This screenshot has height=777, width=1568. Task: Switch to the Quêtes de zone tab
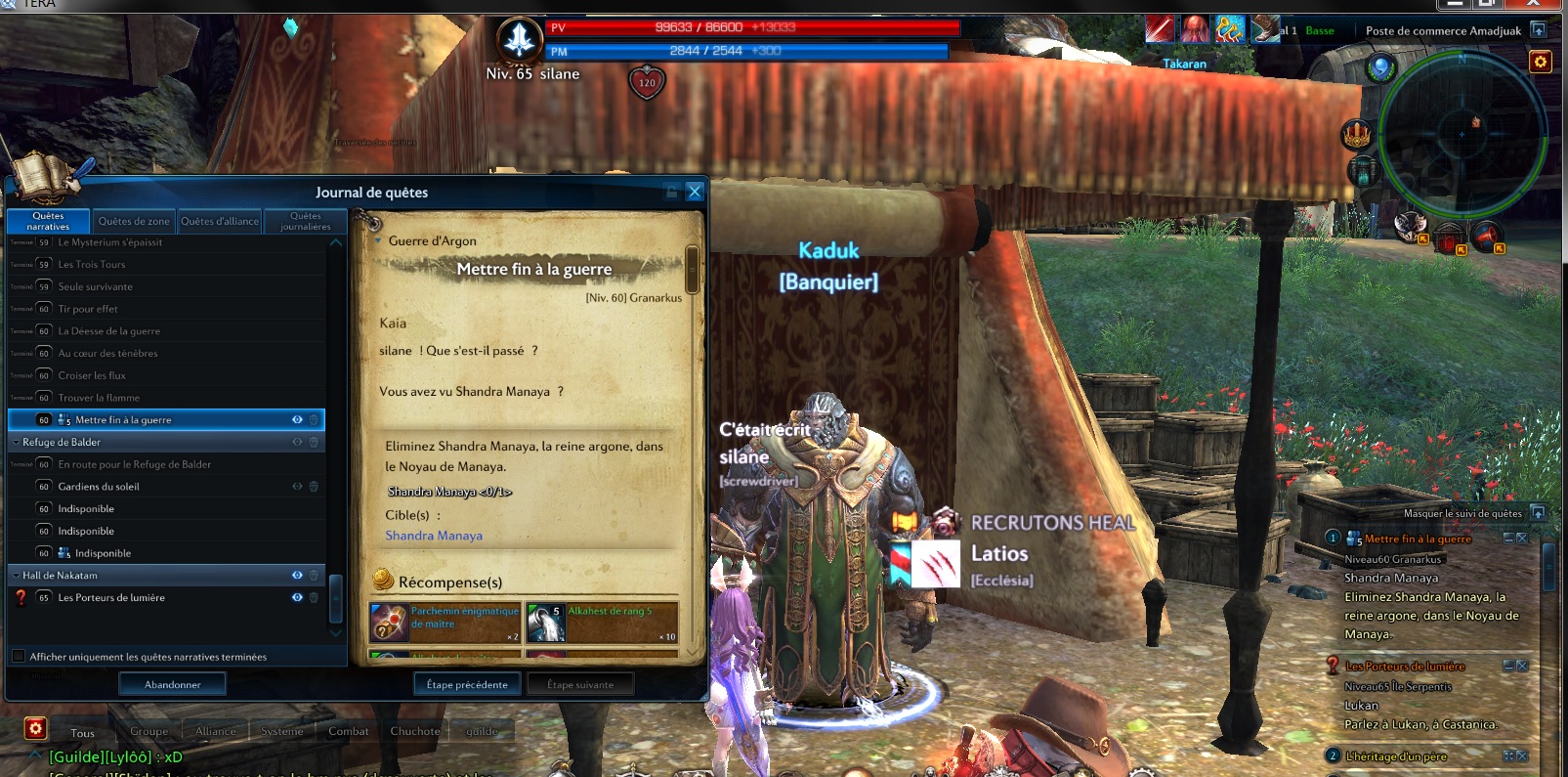coord(134,222)
